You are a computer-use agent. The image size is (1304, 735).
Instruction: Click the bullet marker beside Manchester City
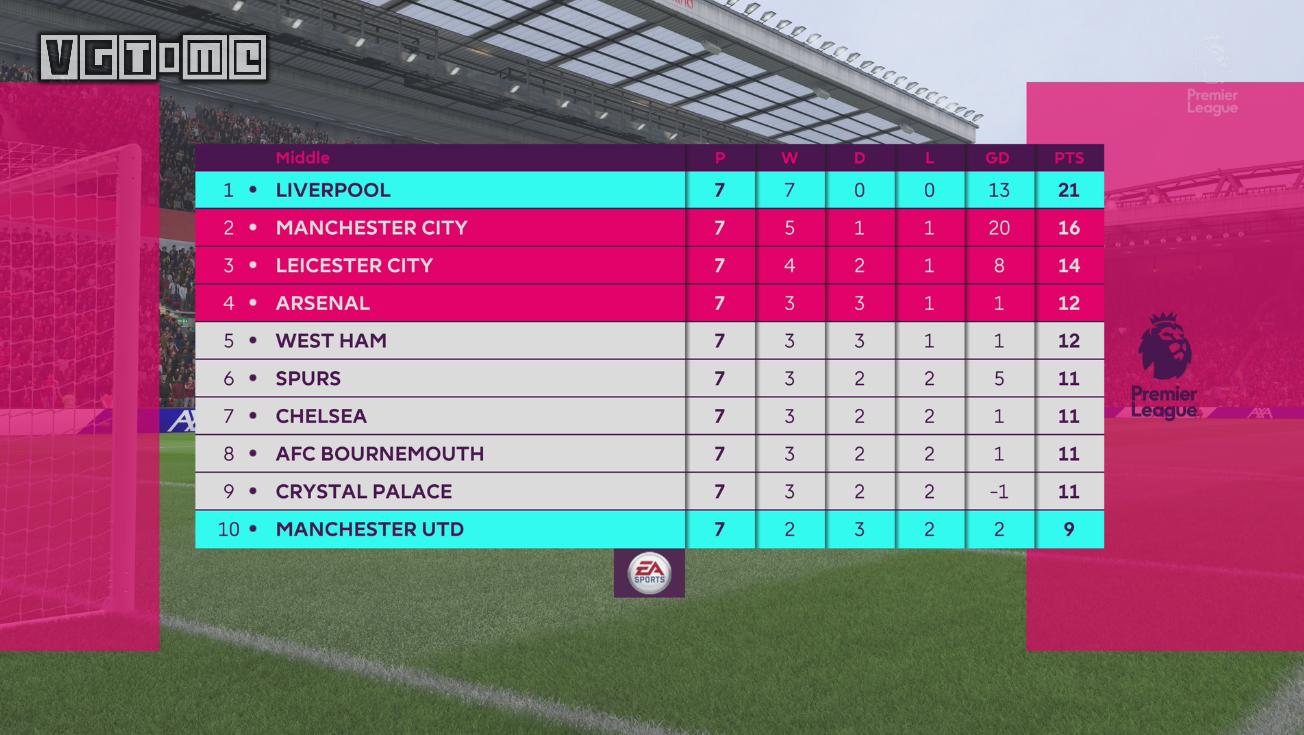tap(254, 227)
